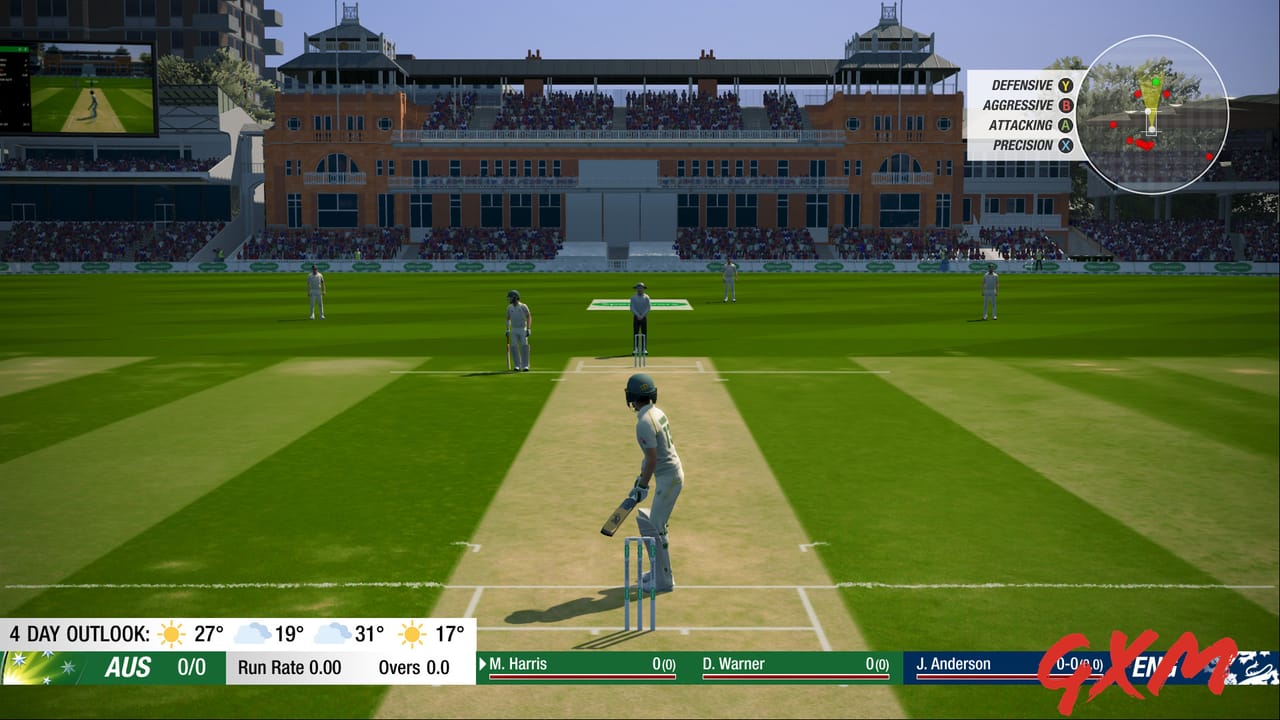Select the green batsman marker on the radar

click(x=1156, y=82)
